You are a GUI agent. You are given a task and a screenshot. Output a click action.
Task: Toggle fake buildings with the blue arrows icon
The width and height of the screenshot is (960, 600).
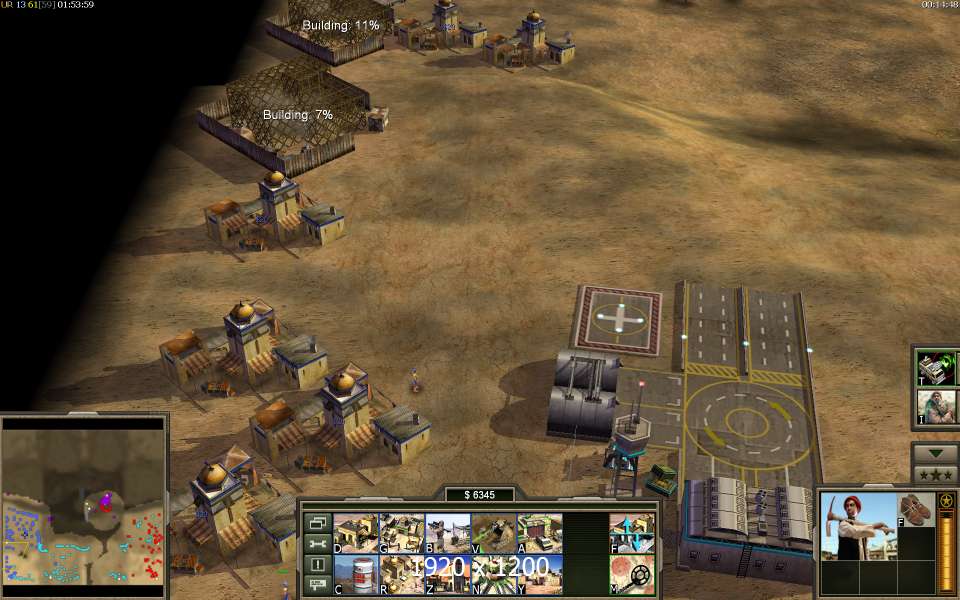click(x=632, y=533)
